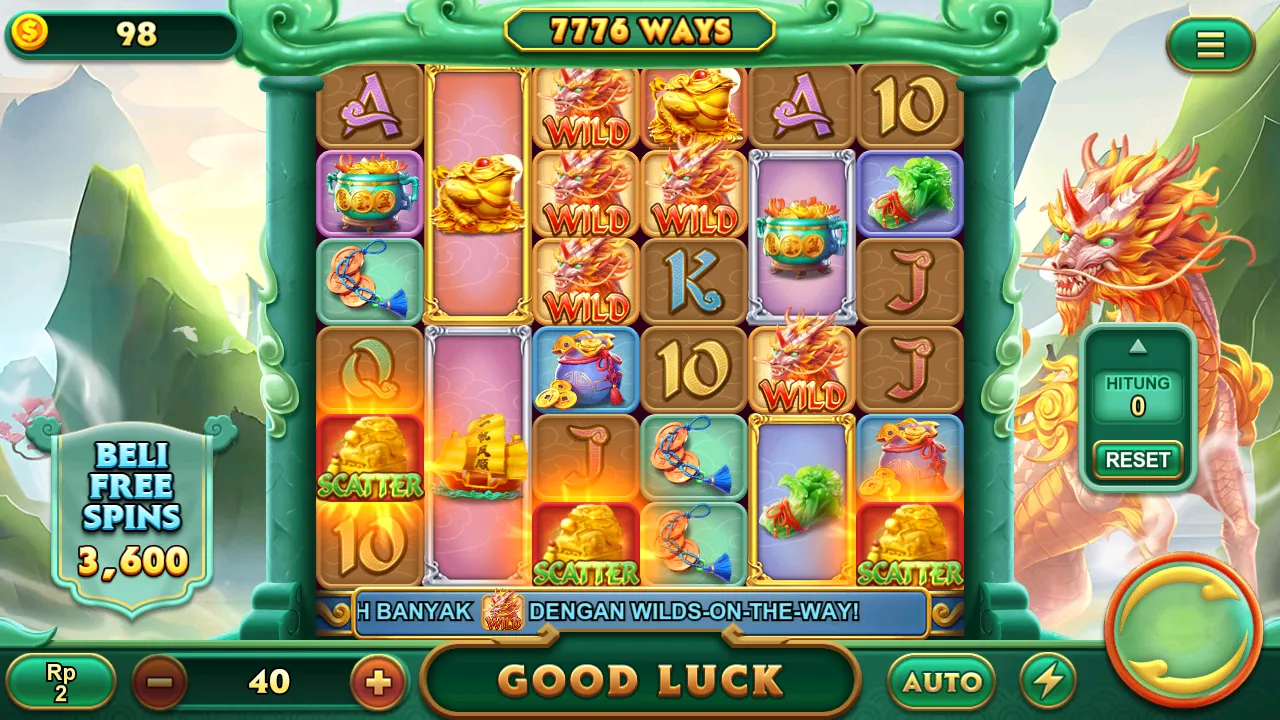The height and width of the screenshot is (720, 1280).
Task: Click the WILD dragon symbol on the third reel
Action: click(x=585, y=200)
